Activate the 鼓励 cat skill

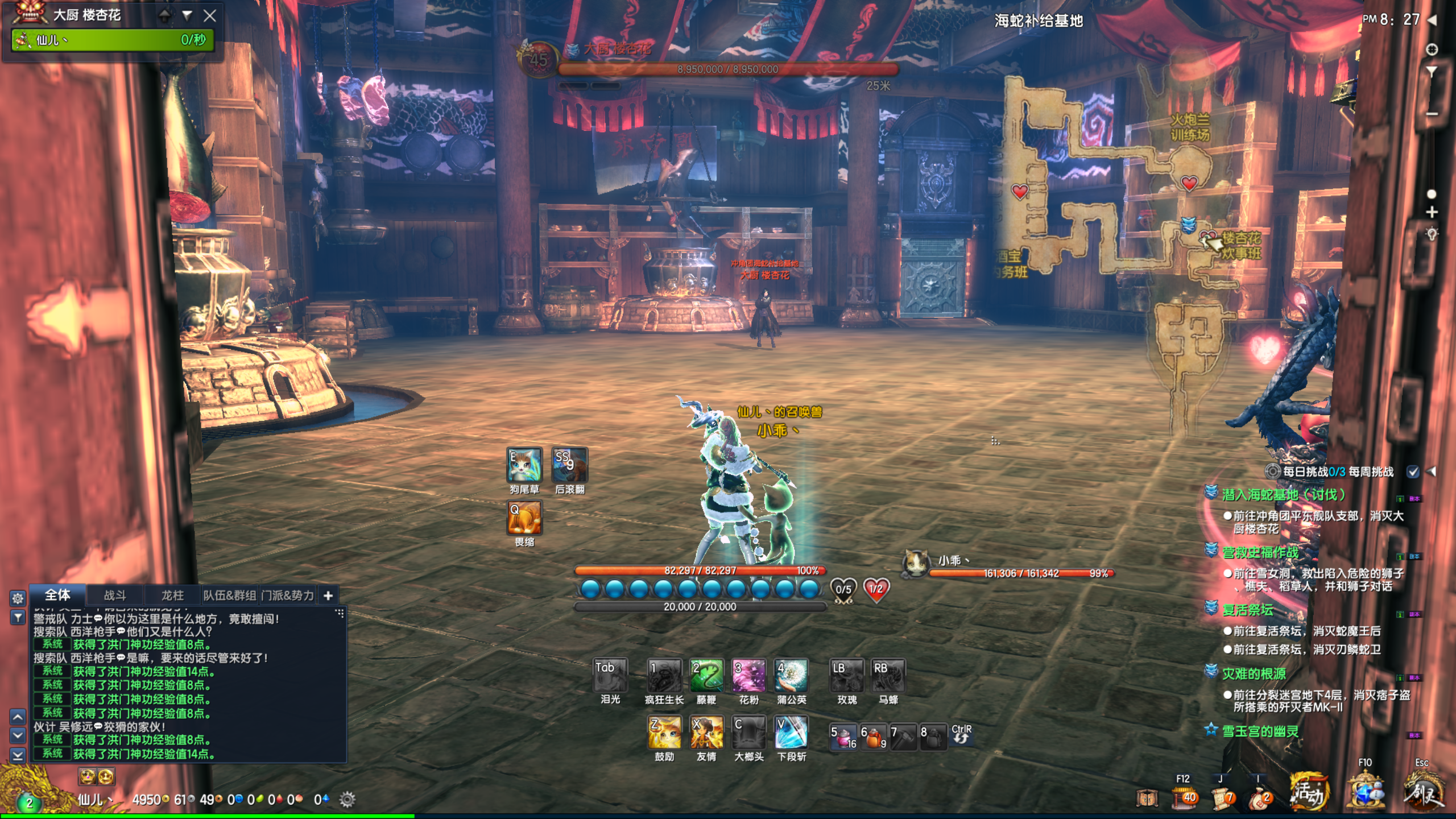(x=664, y=733)
